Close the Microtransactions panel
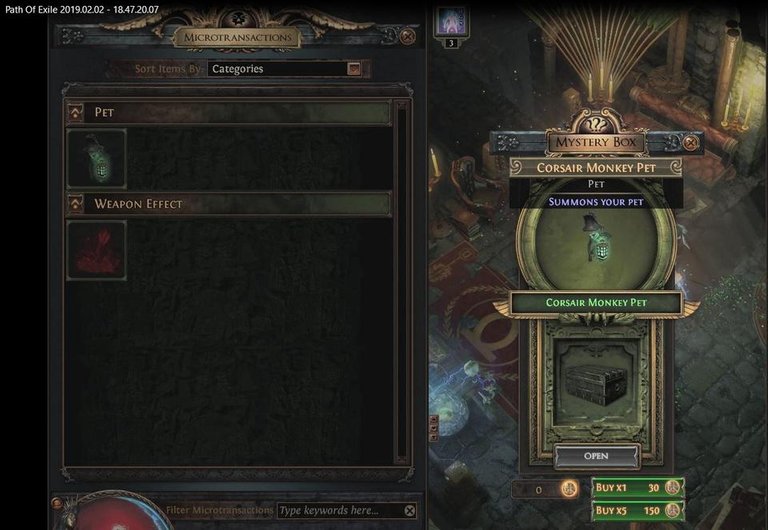The height and width of the screenshot is (530, 768). (408, 37)
